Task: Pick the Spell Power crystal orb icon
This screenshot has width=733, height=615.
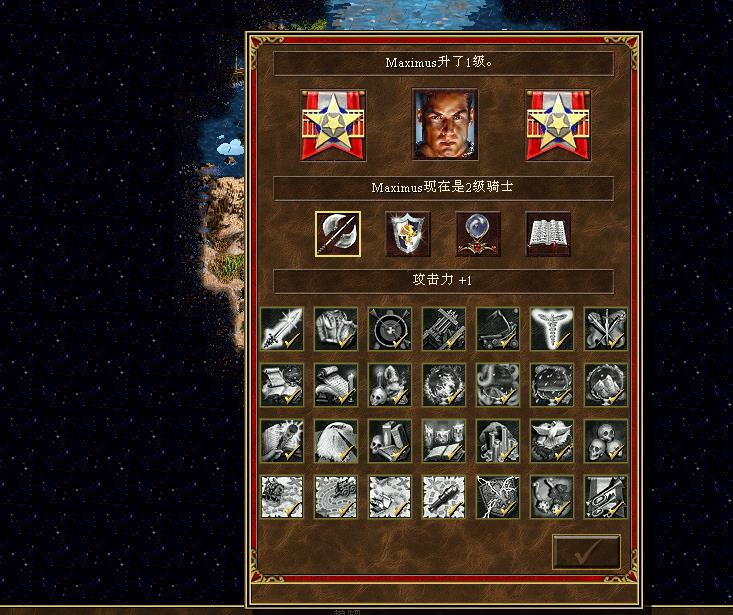Action: tap(478, 234)
